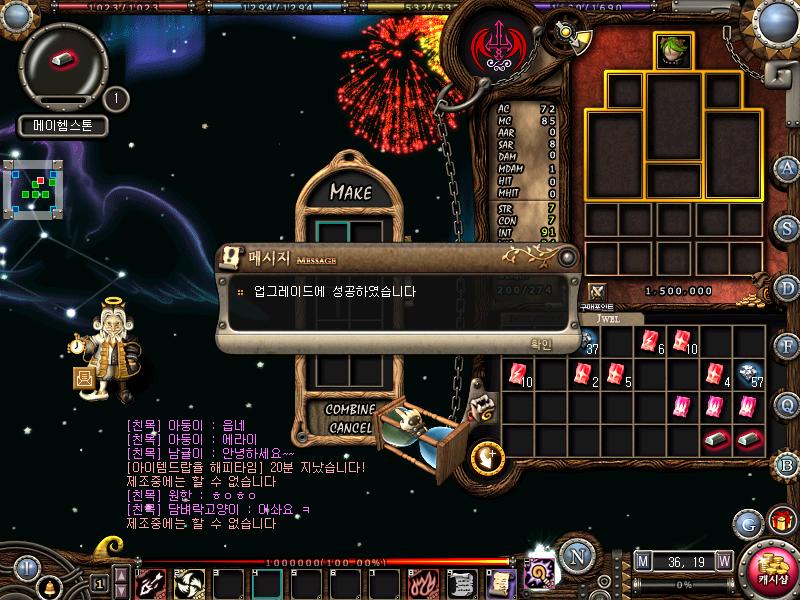Close the message dialog with round button
Viewport: 800px width, 600px height.
567,257
